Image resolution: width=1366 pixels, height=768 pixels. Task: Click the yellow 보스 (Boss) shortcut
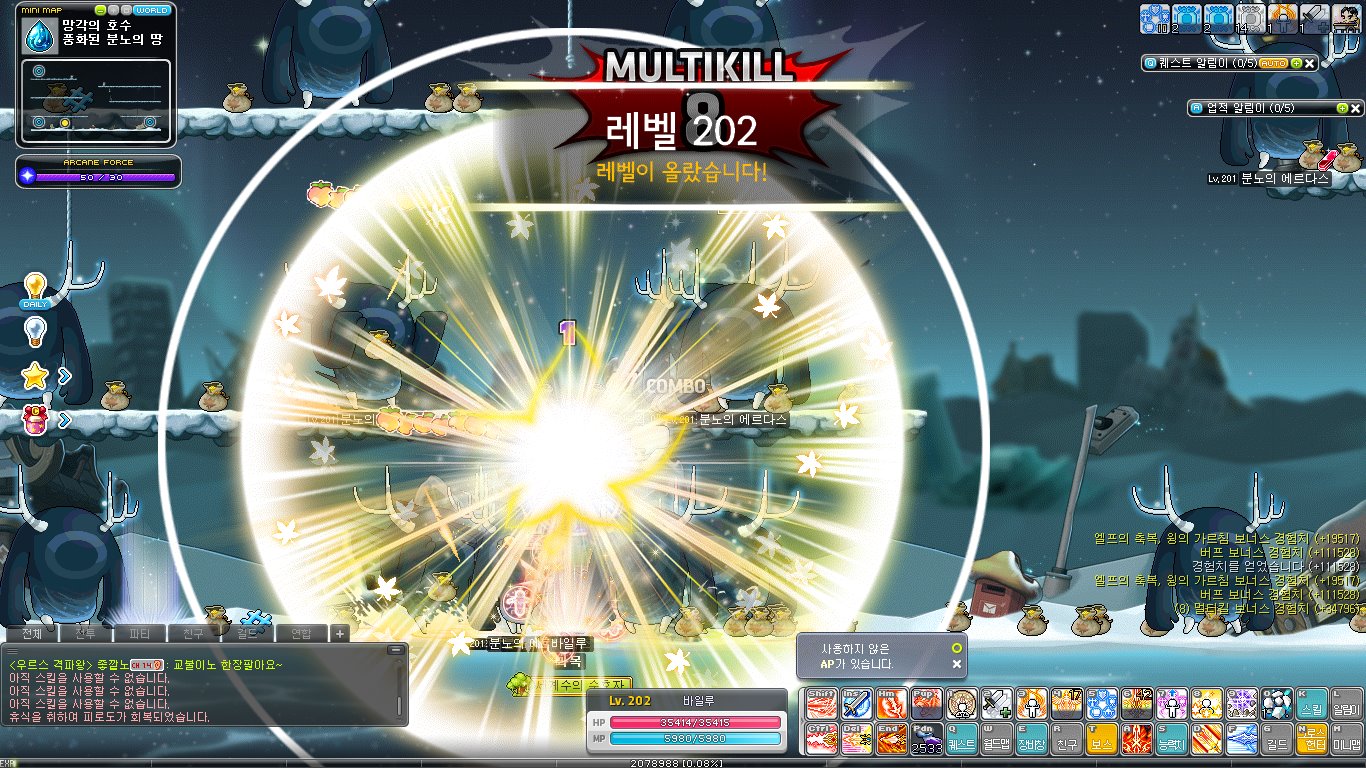pyautogui.click(x=1102, y=739)
